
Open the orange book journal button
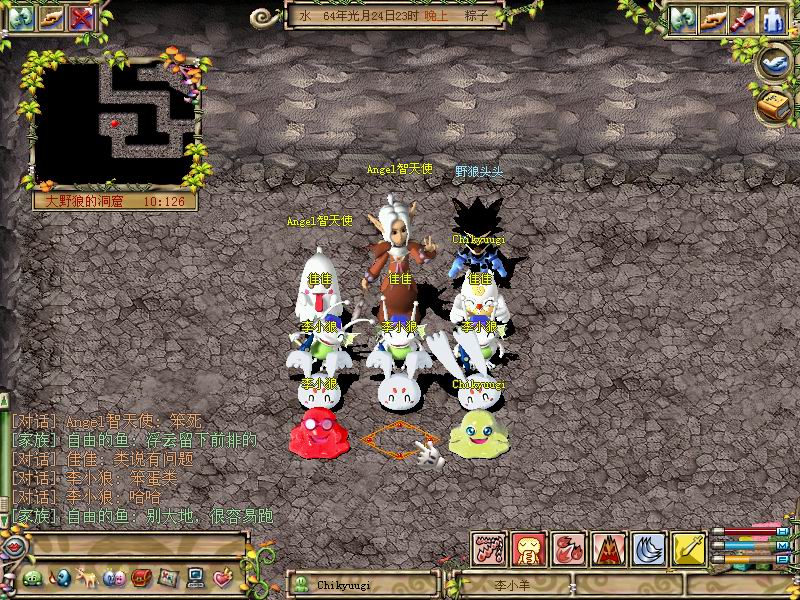[x=774, y=104]
